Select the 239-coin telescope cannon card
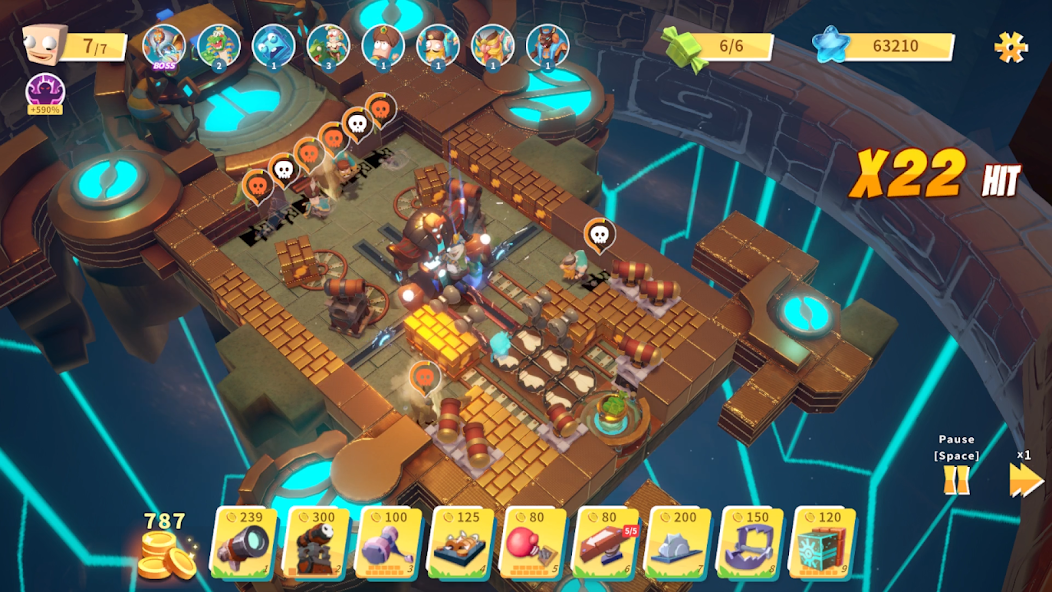 (243, 543)
